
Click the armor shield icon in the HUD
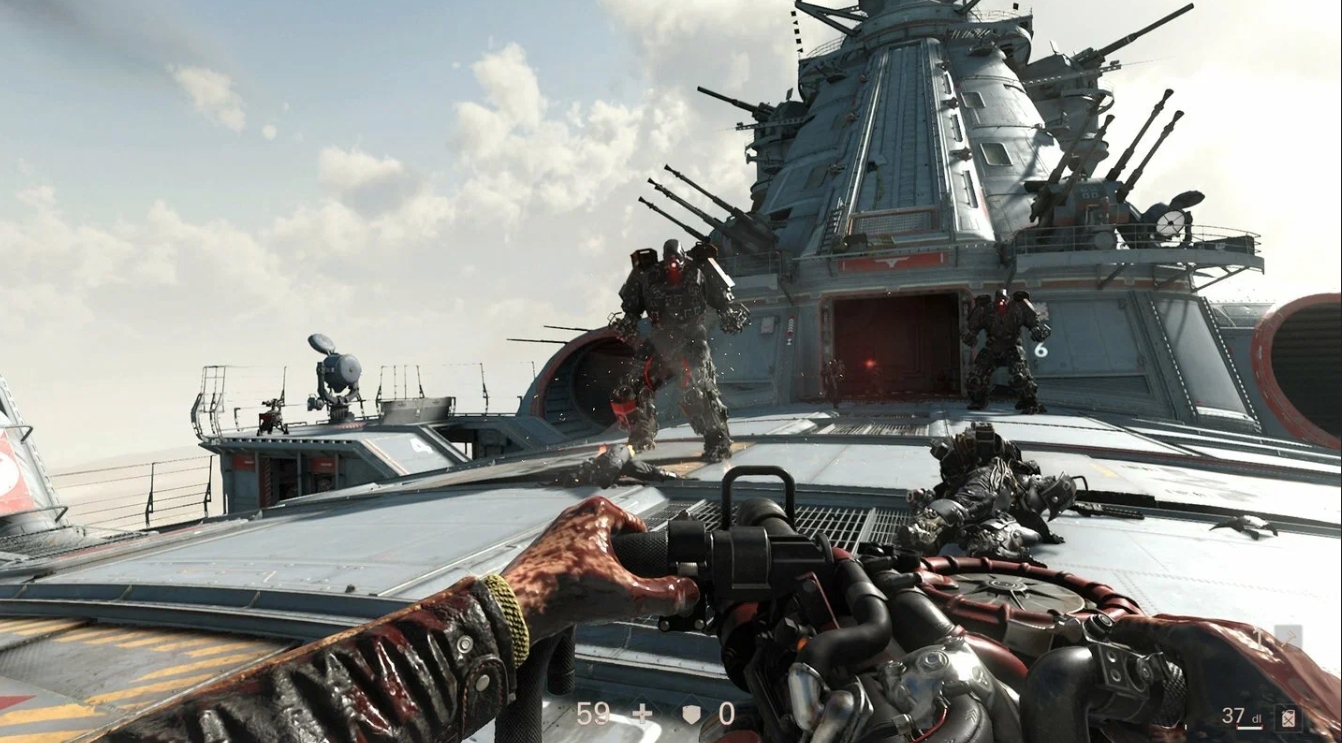(x=691, y=715)
